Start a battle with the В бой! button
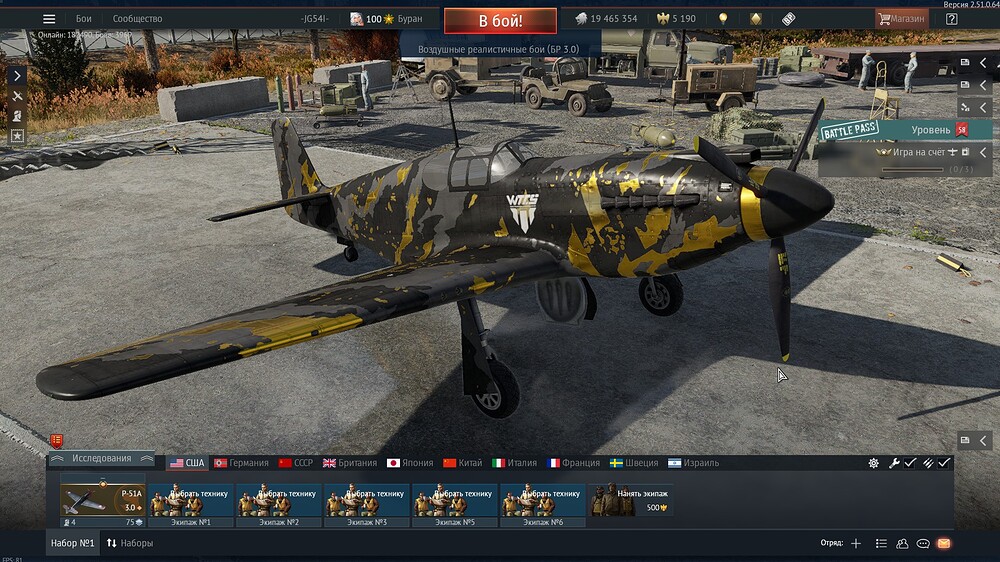Screen dimensions: 1000x562 point(500,19)
